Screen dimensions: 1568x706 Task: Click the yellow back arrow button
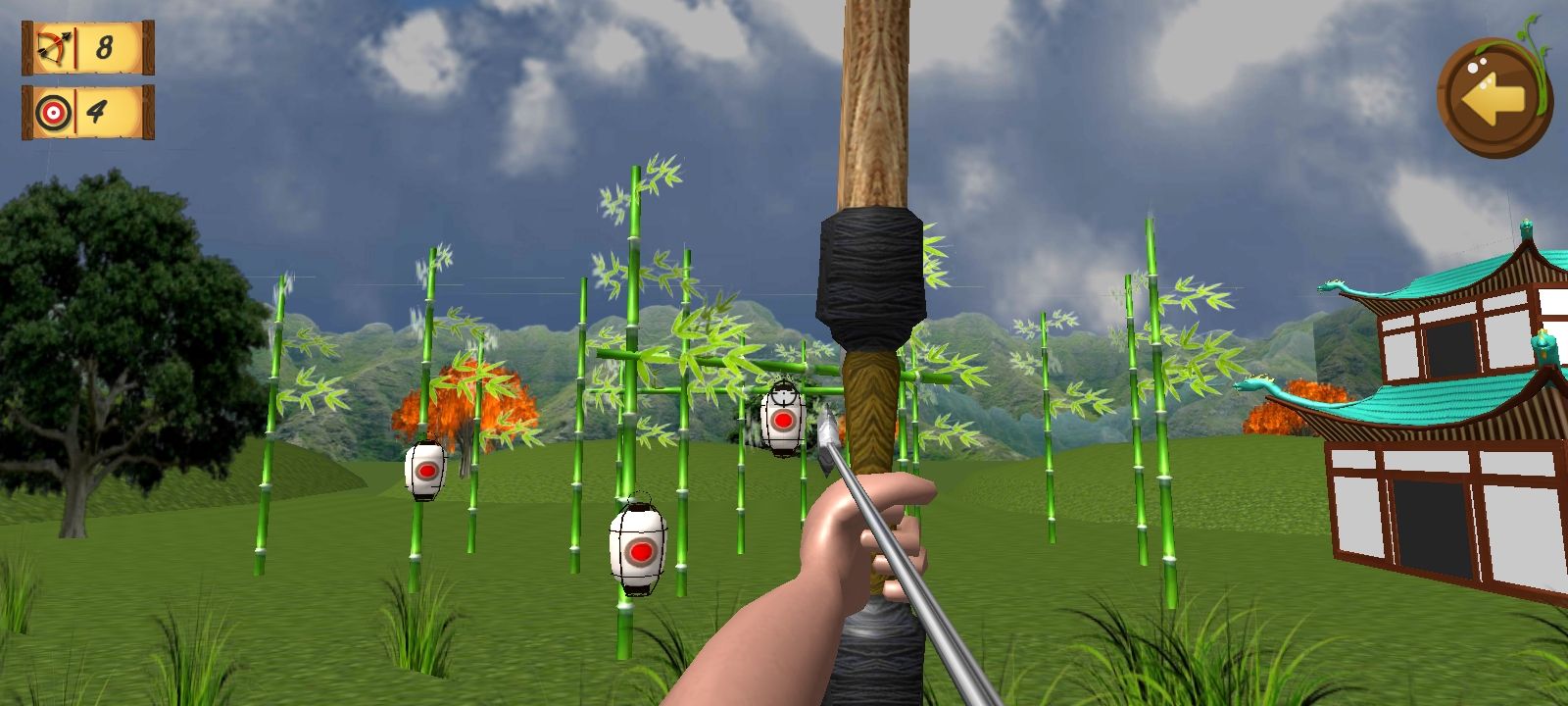(x=1492, y=96)
